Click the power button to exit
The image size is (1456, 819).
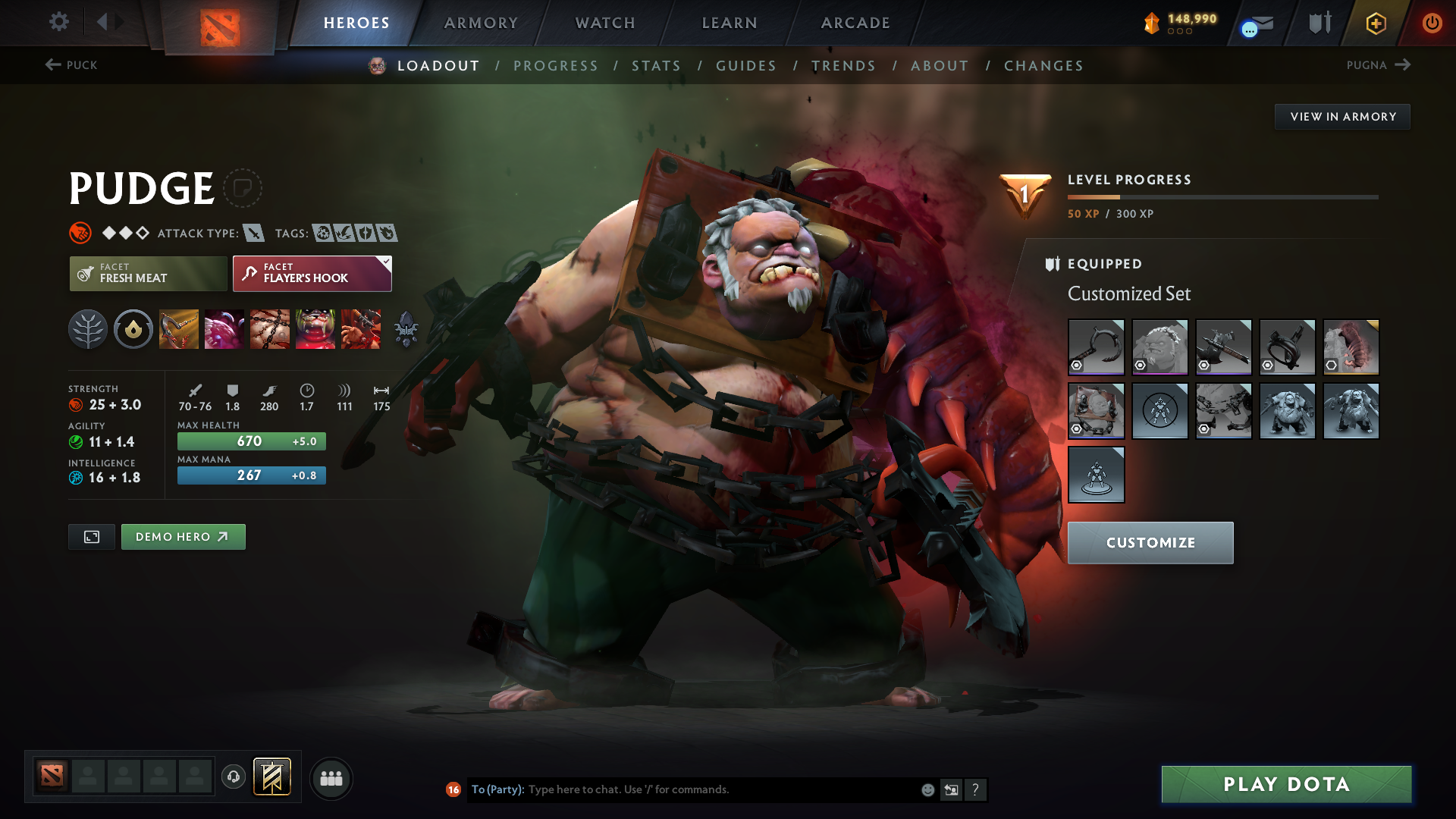click(1432, 23)
